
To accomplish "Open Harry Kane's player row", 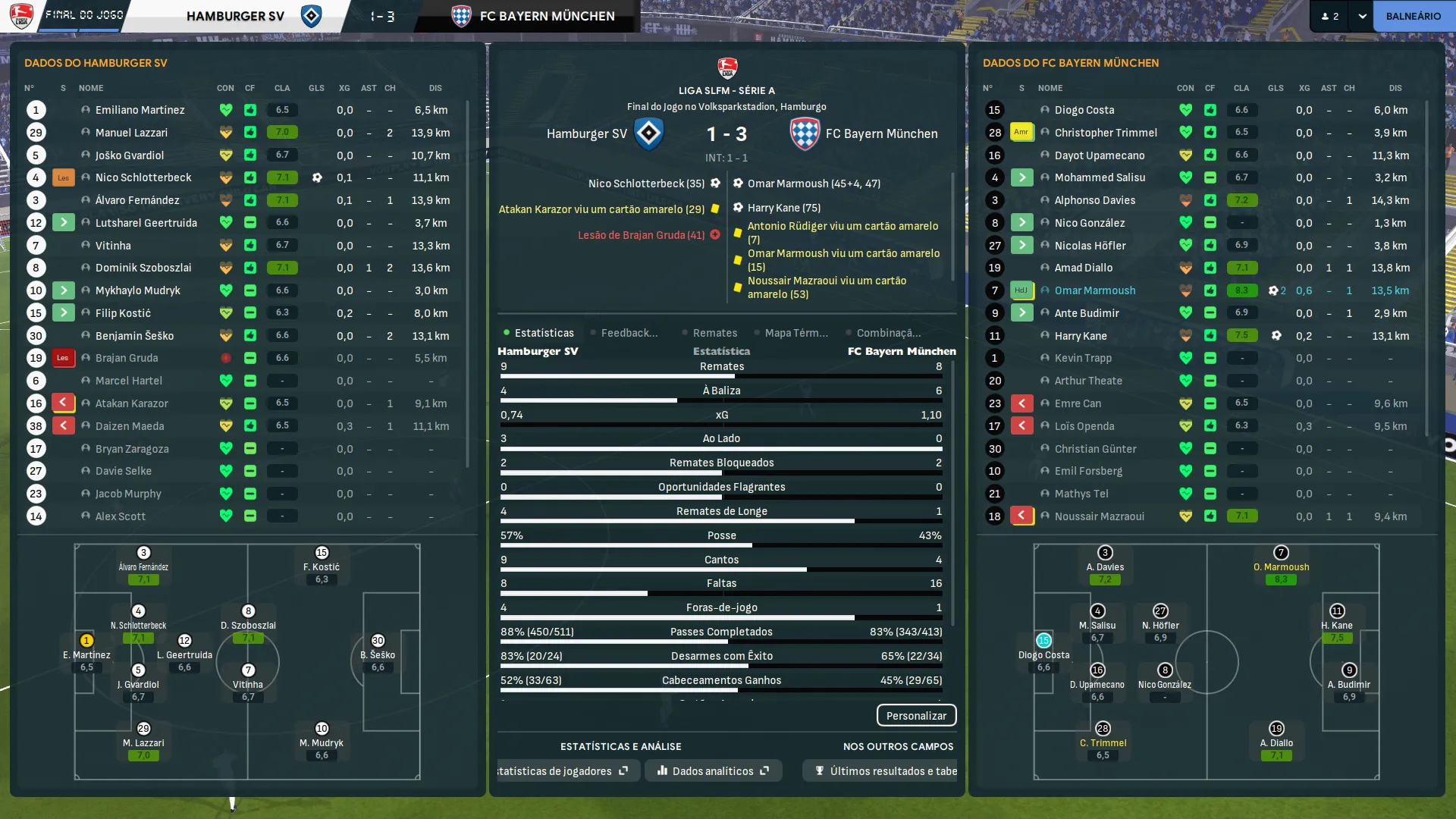I will point(1080,336).
